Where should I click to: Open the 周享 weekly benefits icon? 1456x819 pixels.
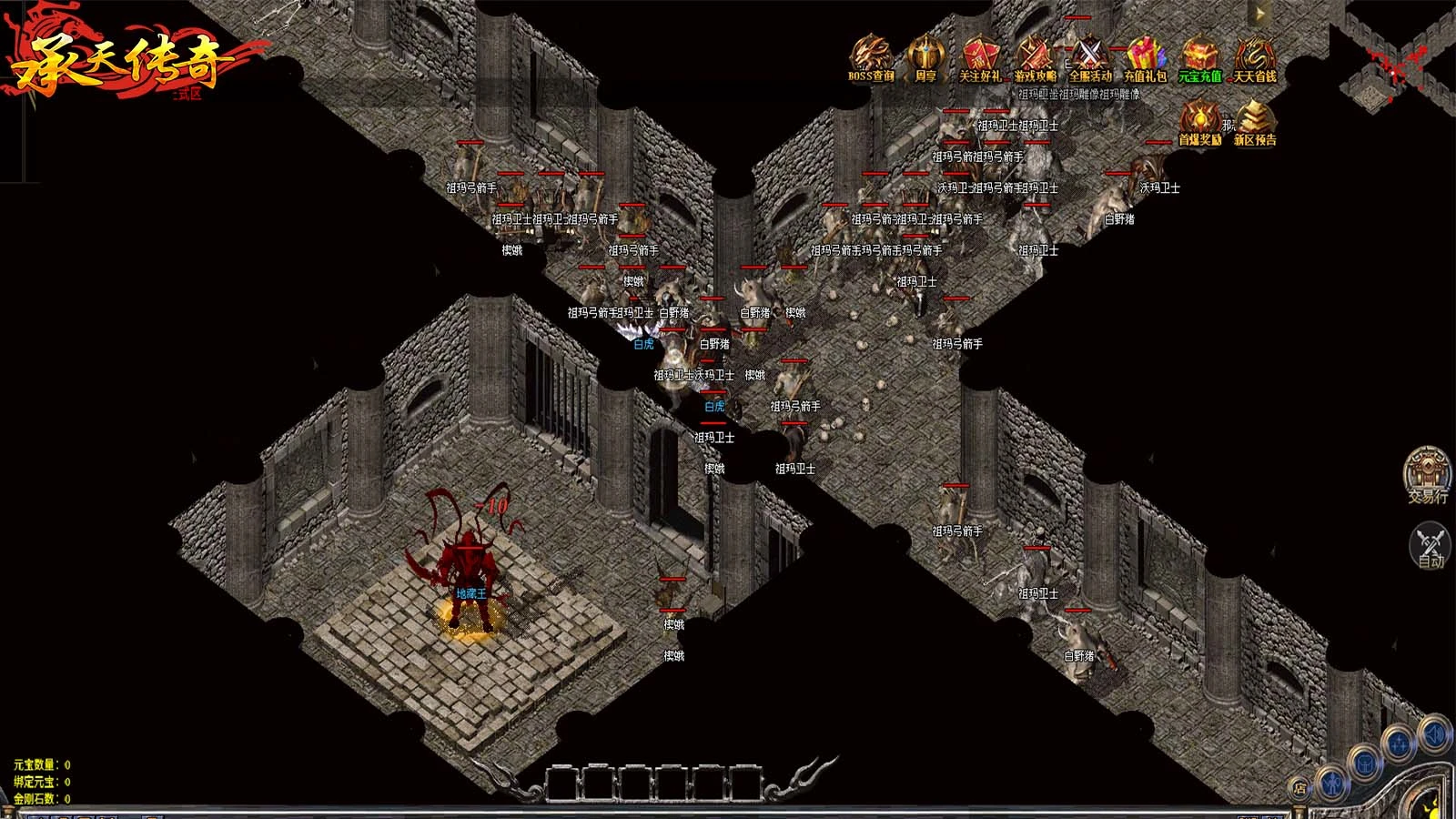pos(925,58)
